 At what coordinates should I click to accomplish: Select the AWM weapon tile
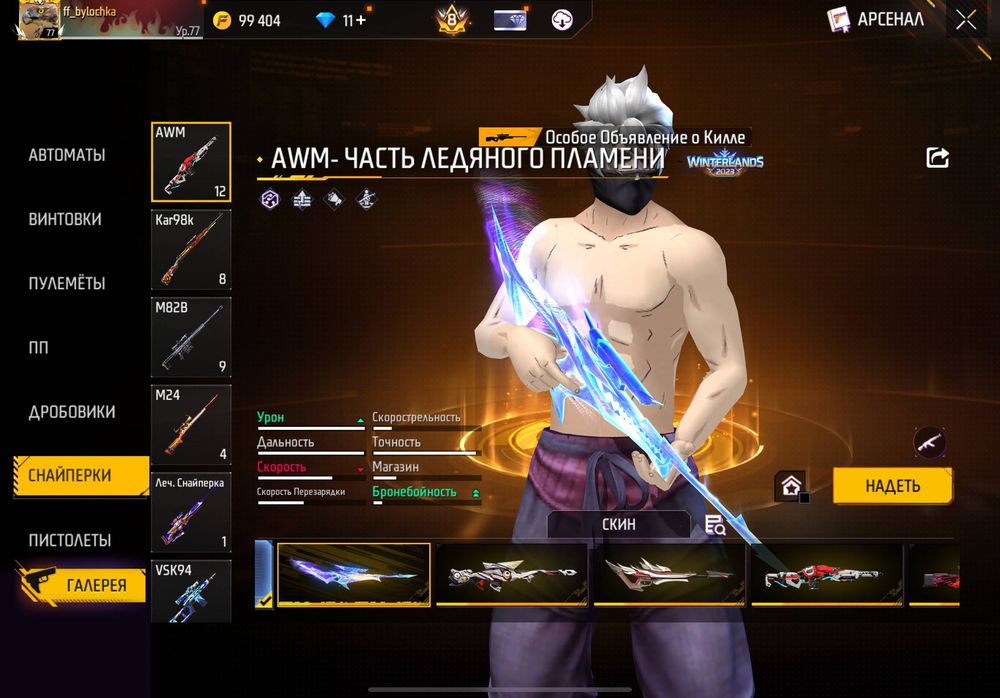point(191,162)
